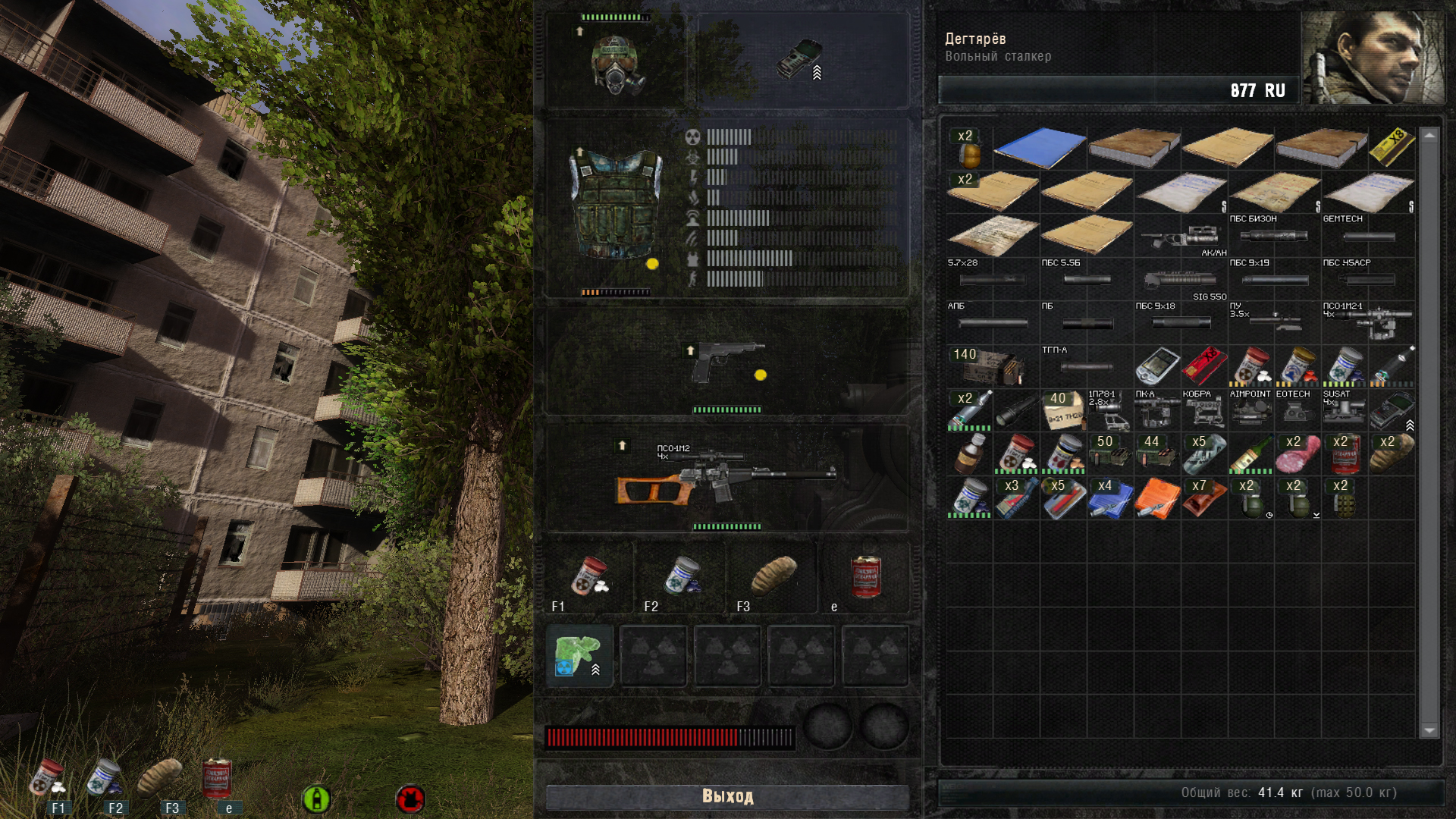Choose the F1 quick-slot anti-radiation pills
This screenshot has height=819, width=1456.
pyautogui.click(x=590, y=578)
